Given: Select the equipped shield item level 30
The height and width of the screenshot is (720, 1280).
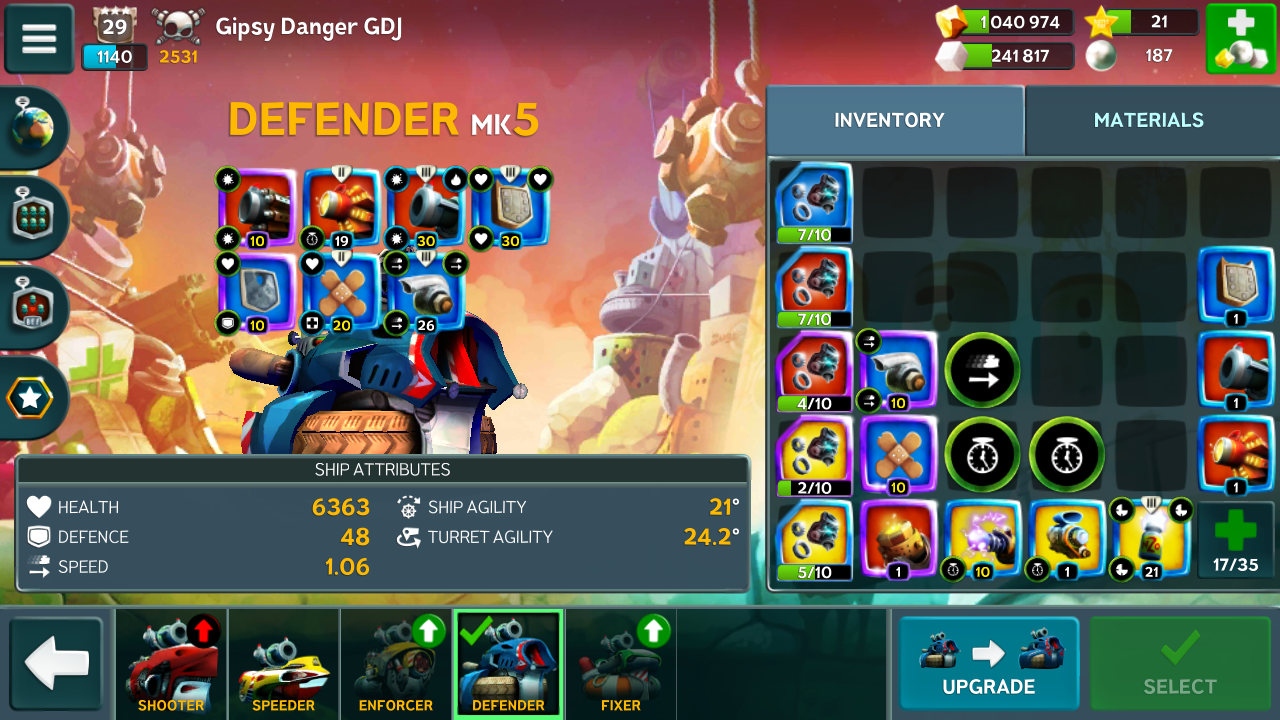Looking at the screenshot, I should [x=511, y=208].
